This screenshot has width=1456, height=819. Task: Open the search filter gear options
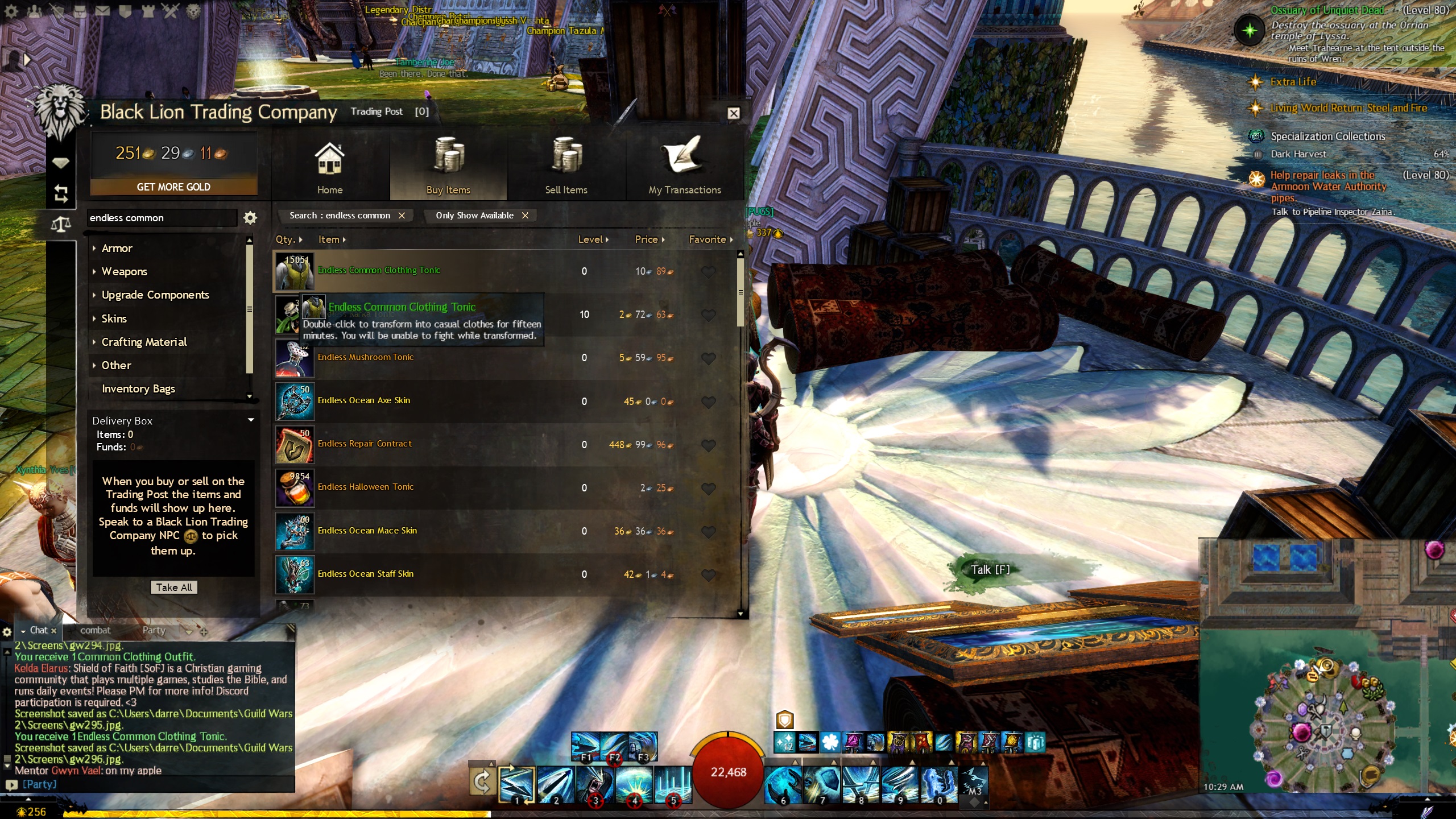[x=250, y=218]
